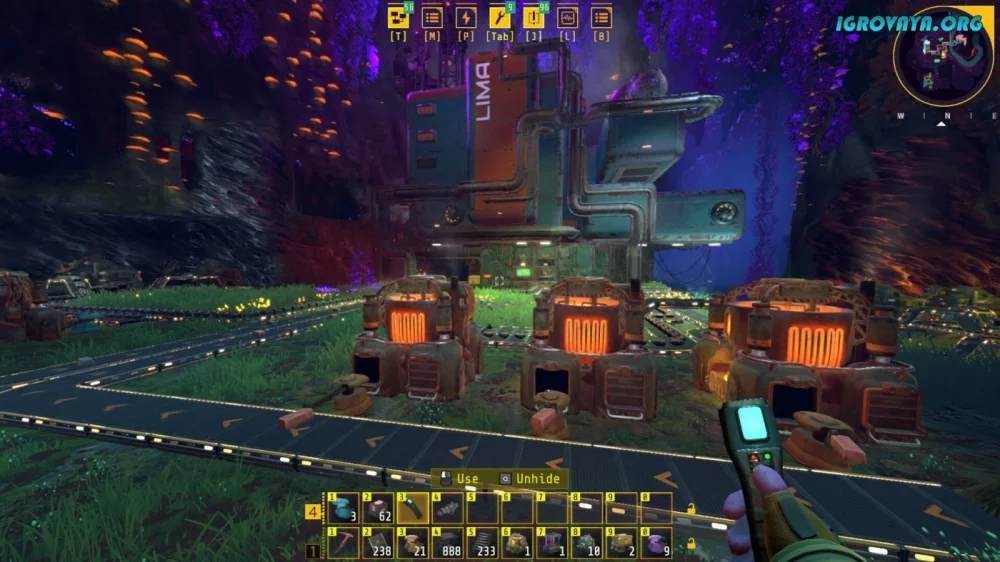Choose the purple item slot with 9
The width and height of the screenshot is (1000, 562).
(656, 544)
